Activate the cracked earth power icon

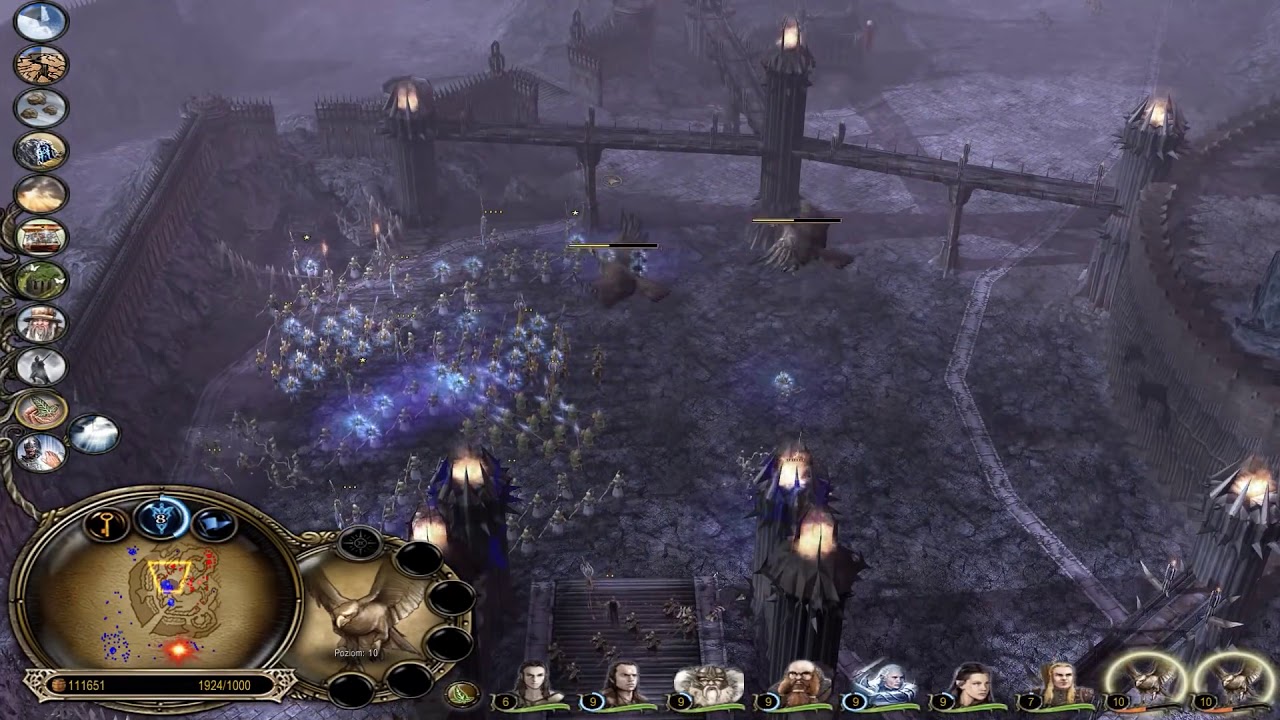pyautogui.click(x=41, y=64)
